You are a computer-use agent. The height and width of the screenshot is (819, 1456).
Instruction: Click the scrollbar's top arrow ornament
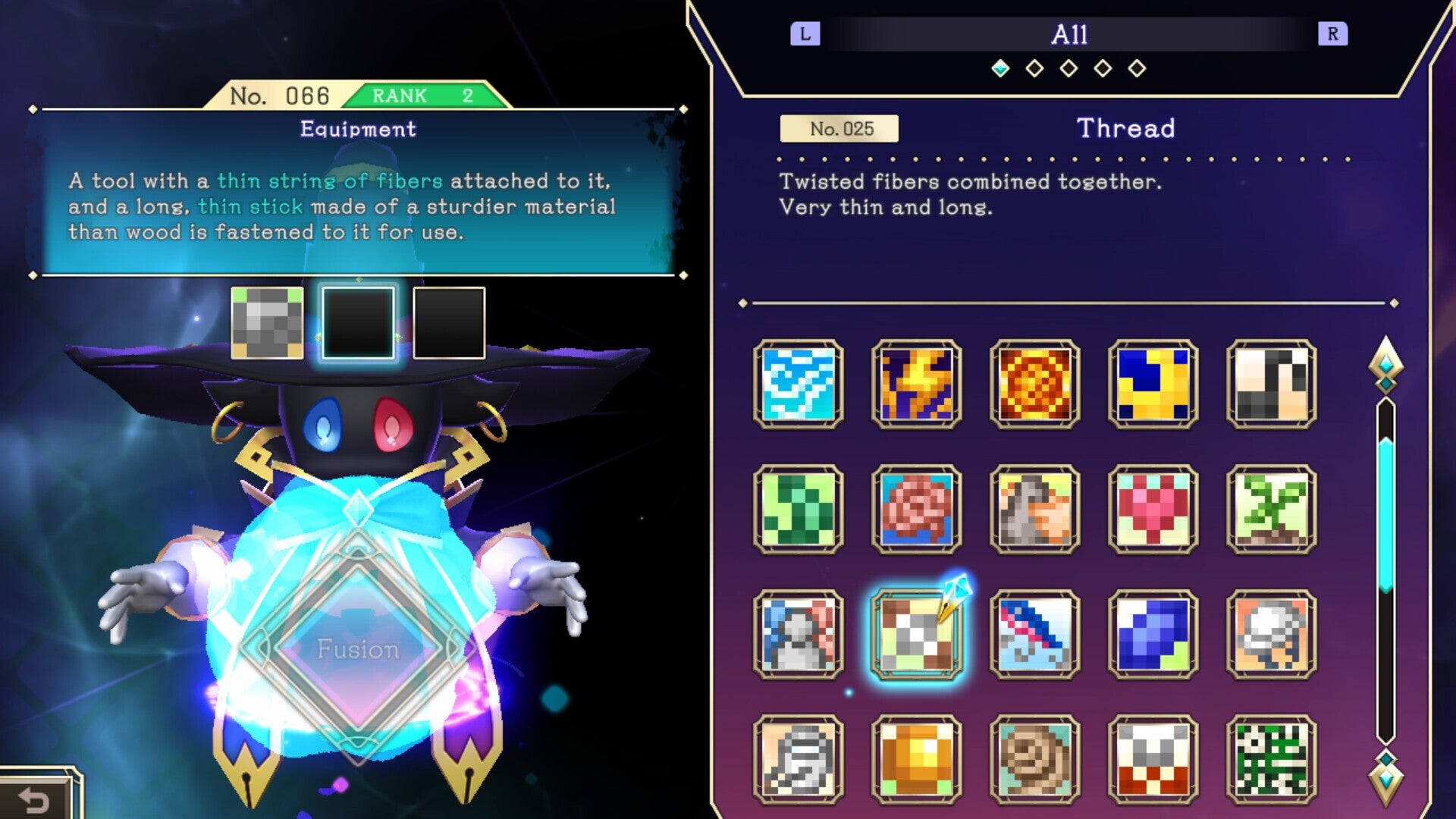(1385, 365)
